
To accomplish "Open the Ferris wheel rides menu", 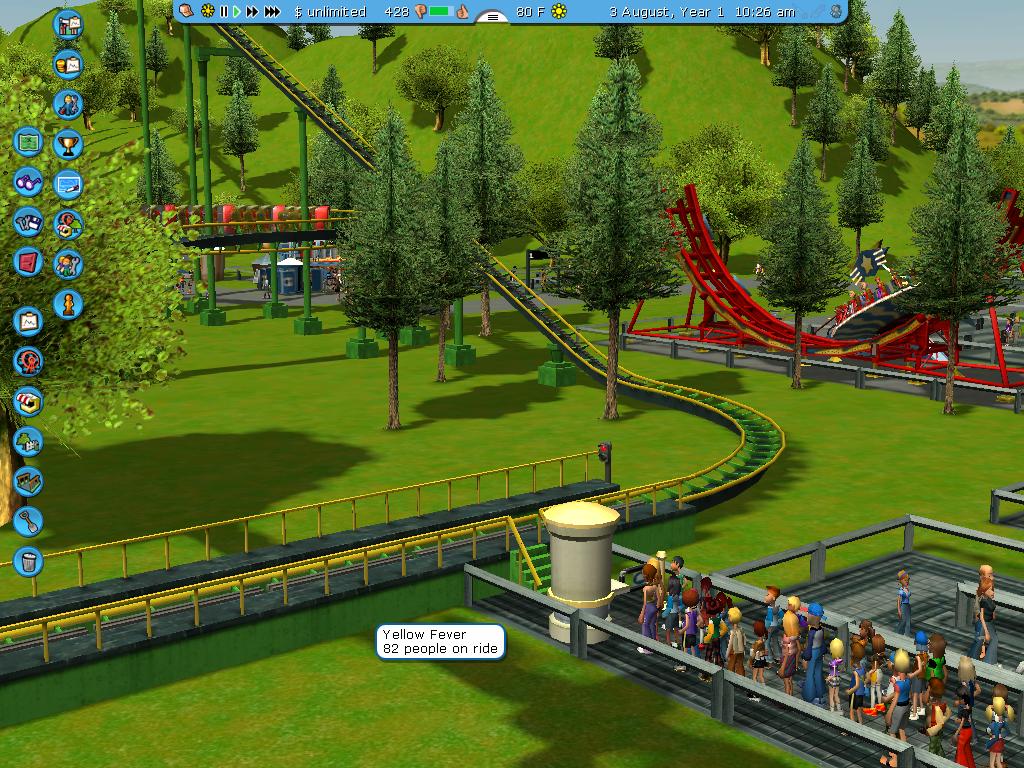I will coord(28,361).
